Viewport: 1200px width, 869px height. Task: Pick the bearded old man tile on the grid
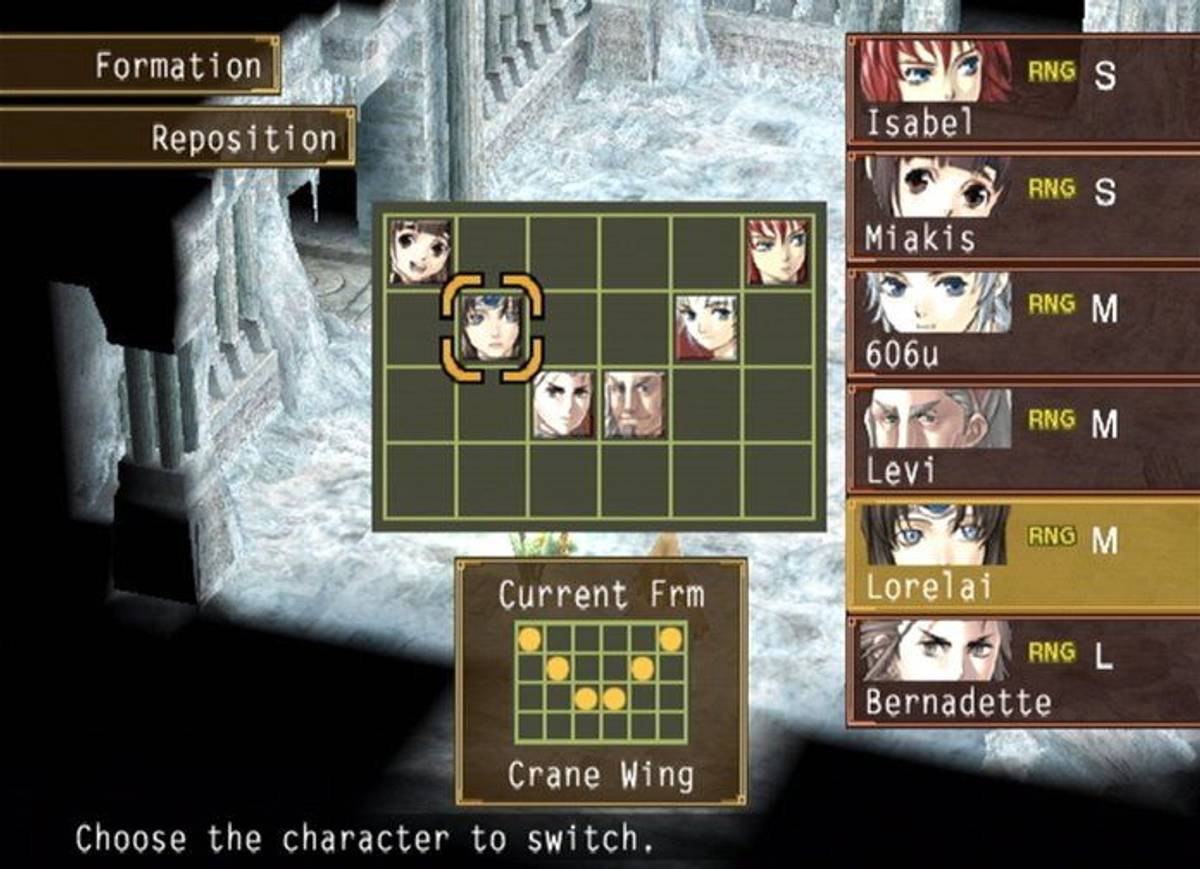click(x=634, y=404)
